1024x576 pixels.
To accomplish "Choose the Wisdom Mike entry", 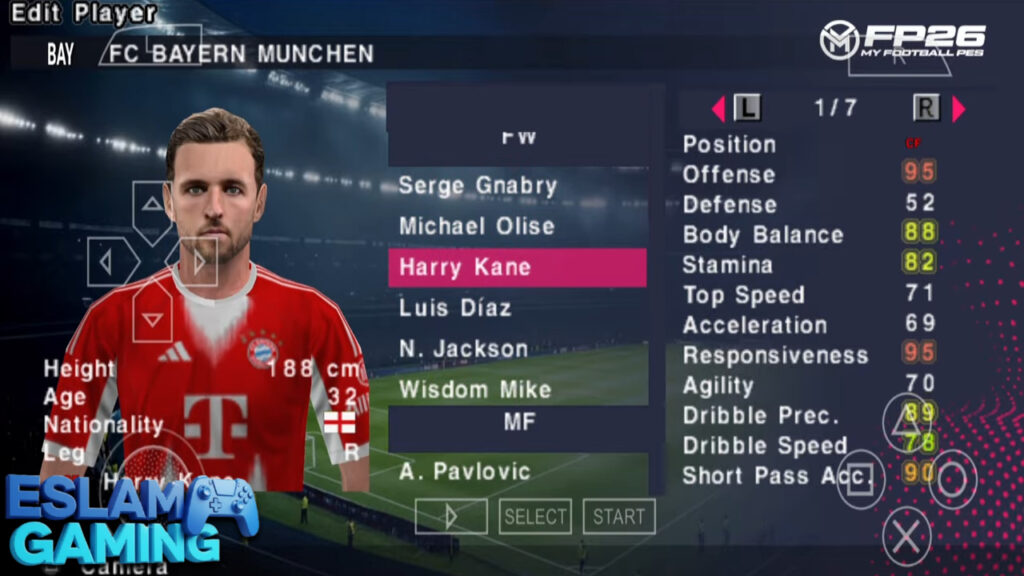I will tap(474, 389).
